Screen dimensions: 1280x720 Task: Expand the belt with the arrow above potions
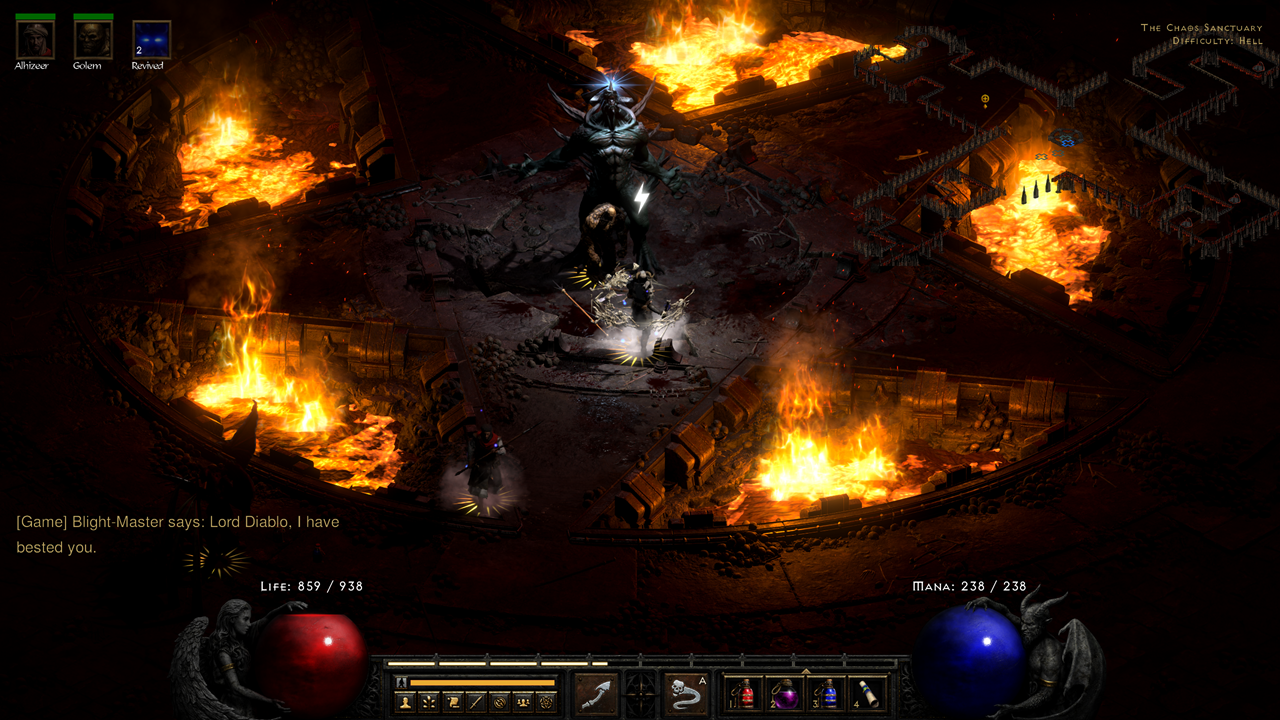[807, 670]
